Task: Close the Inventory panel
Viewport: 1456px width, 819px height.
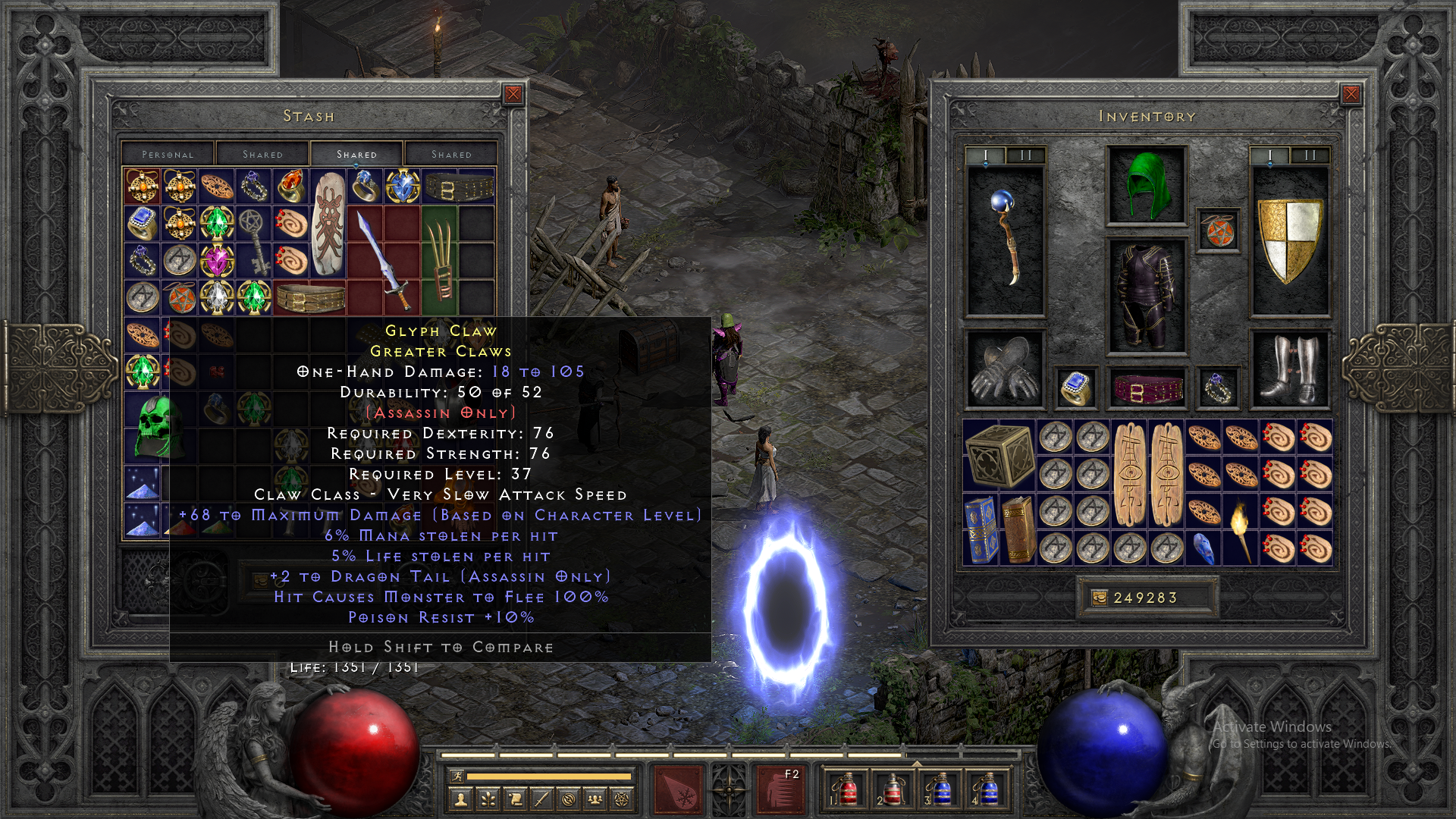Action: [1351, 94]
